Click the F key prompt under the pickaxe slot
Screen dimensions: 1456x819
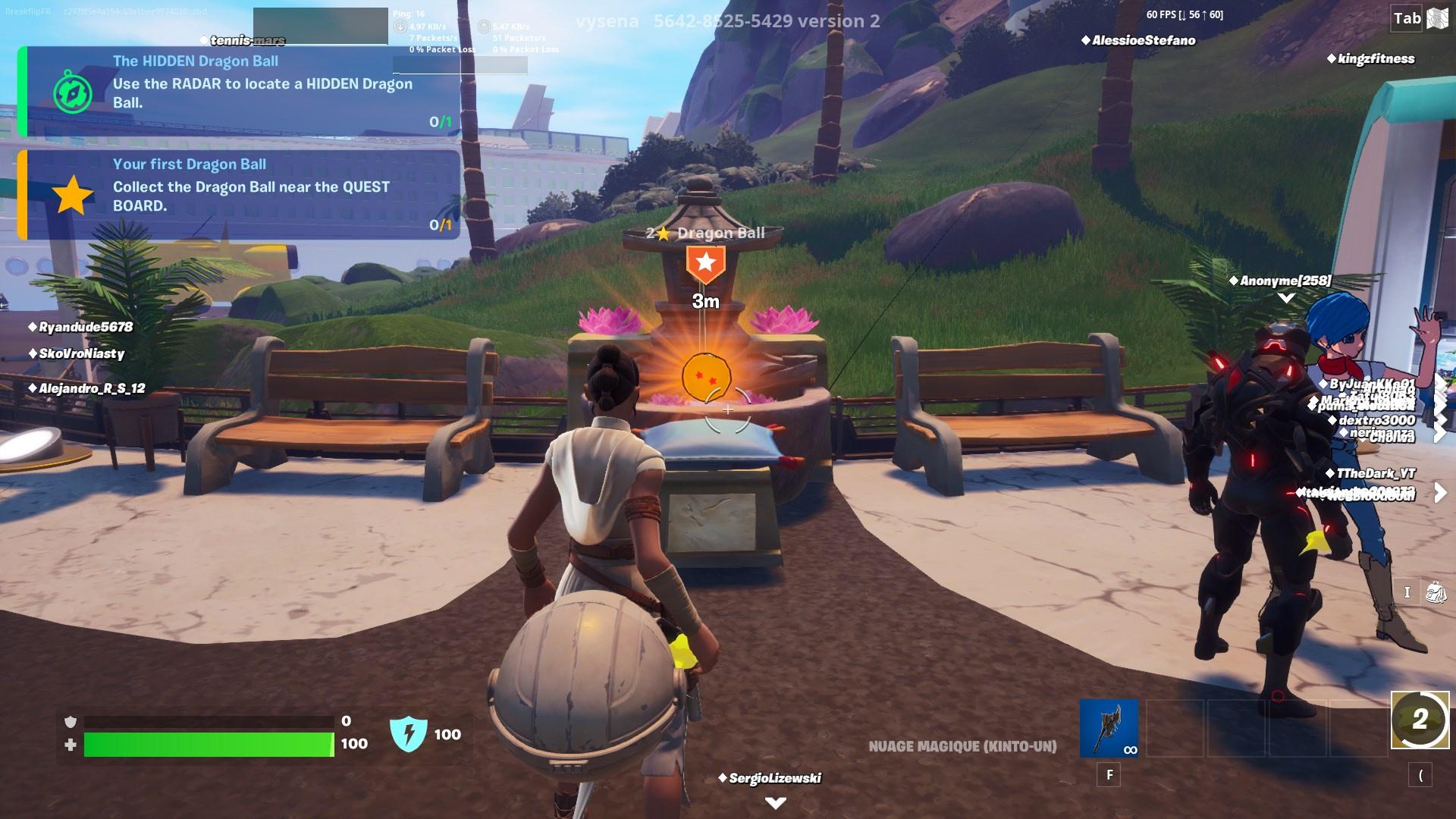(1109, 776)
